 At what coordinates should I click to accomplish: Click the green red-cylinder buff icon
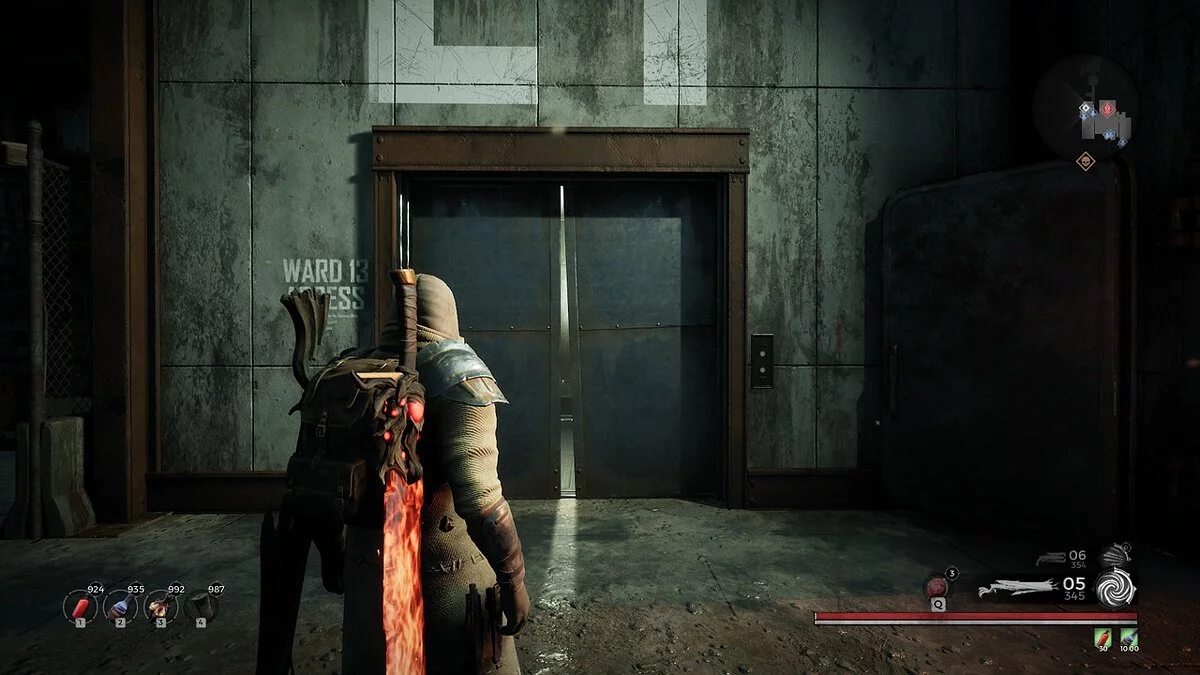click(x=1103, y=636)
